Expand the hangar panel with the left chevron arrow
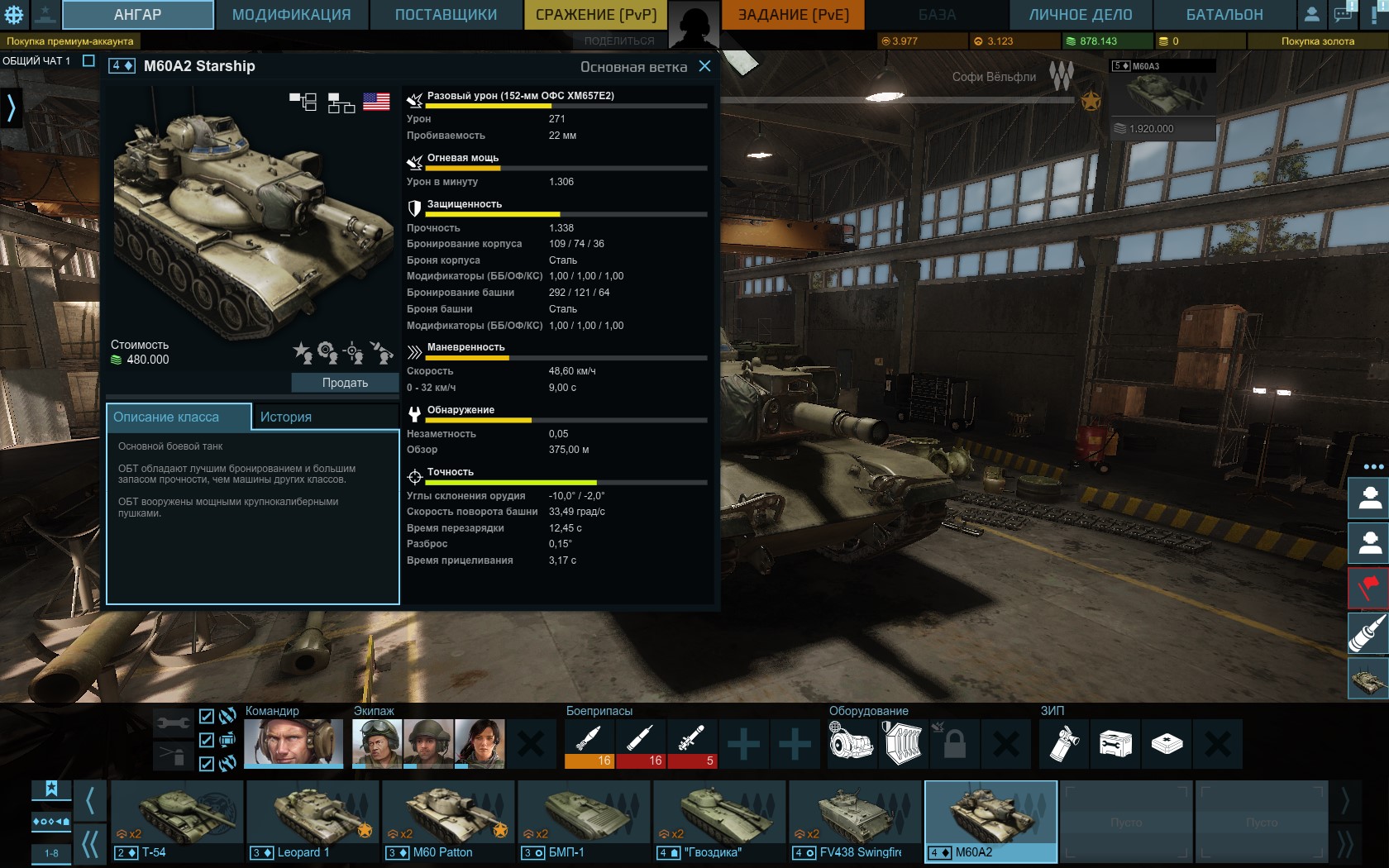 (12, 107)
